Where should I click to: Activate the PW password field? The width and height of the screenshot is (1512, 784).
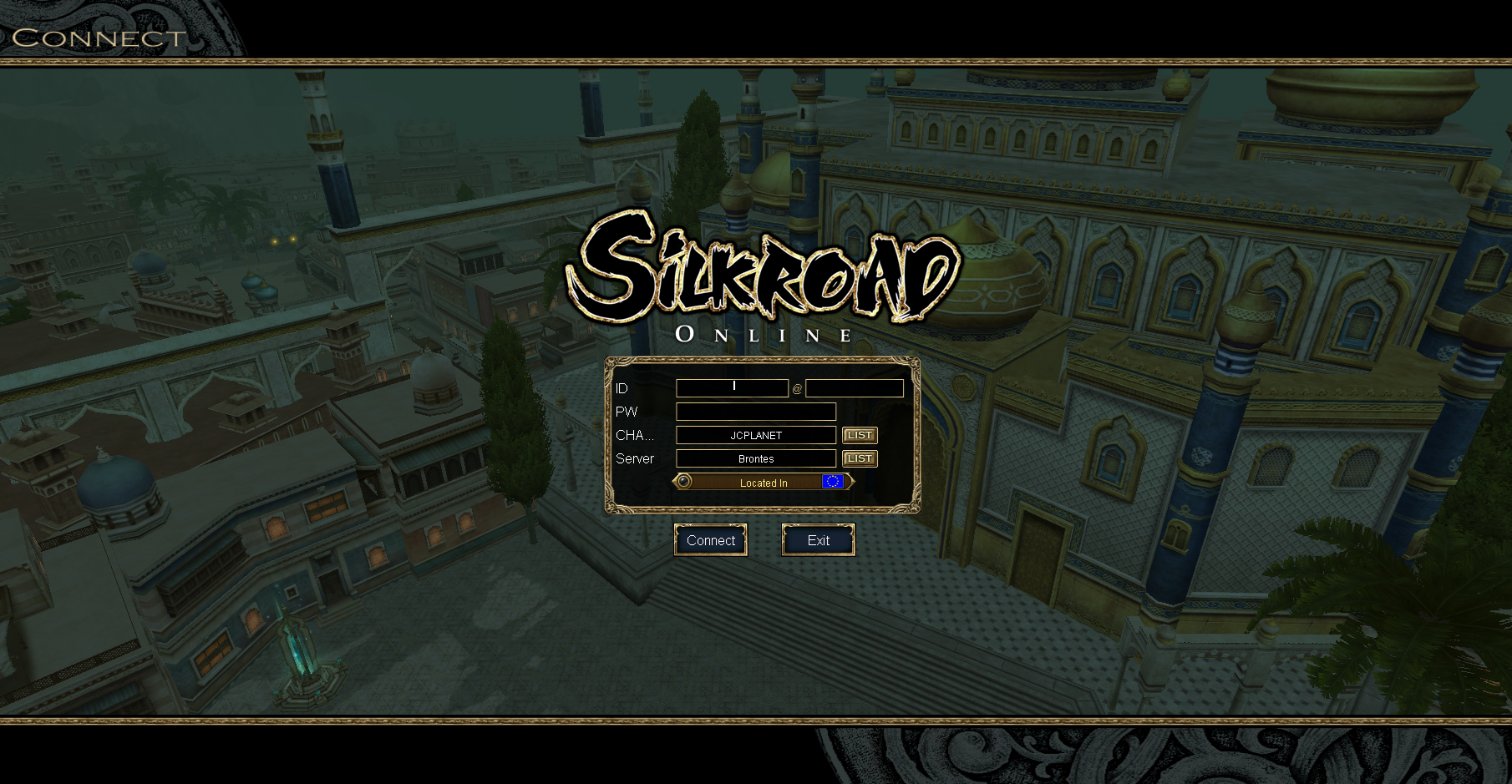click(755, 412)
